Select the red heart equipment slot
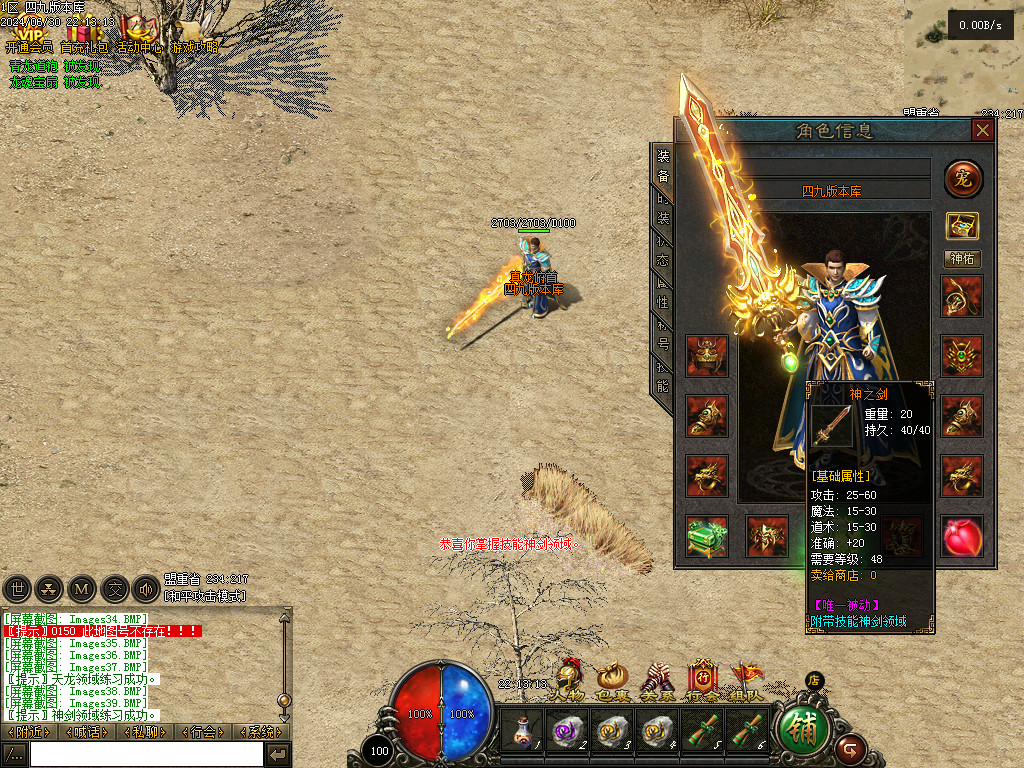 click(963, 537)
